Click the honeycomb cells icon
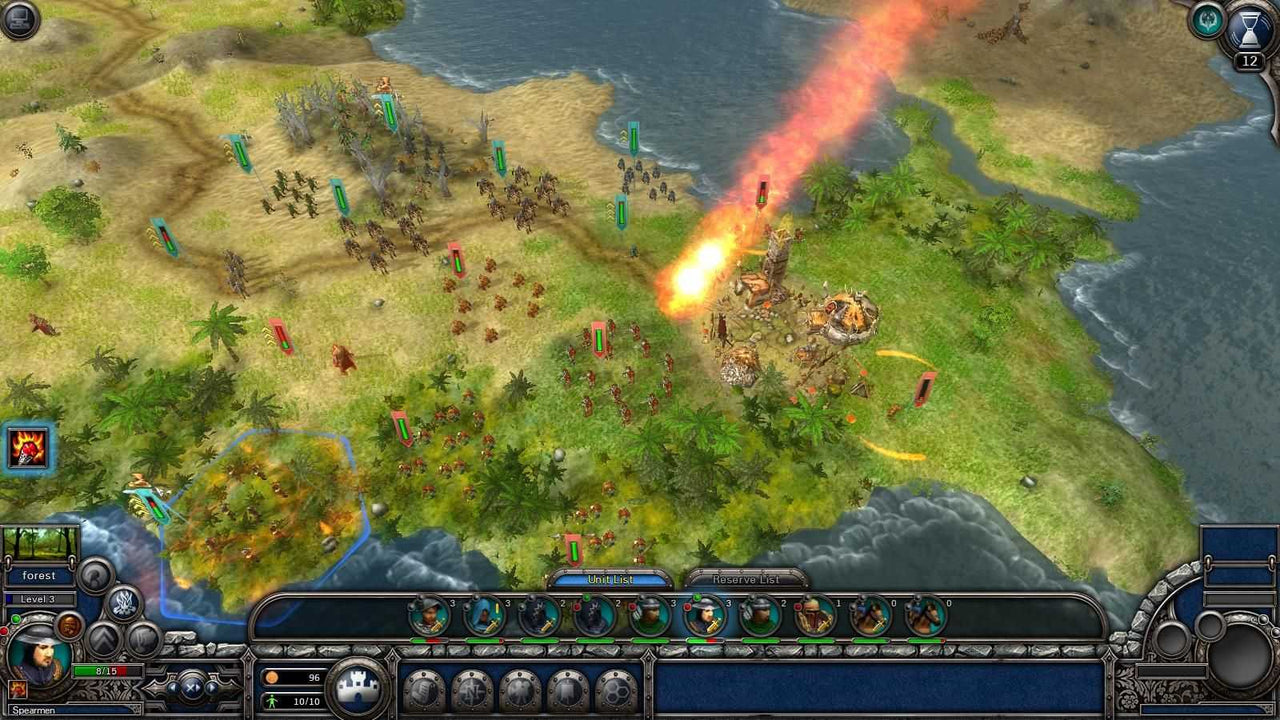Viewport: 1280px width, 720px height. pos(616,691)
